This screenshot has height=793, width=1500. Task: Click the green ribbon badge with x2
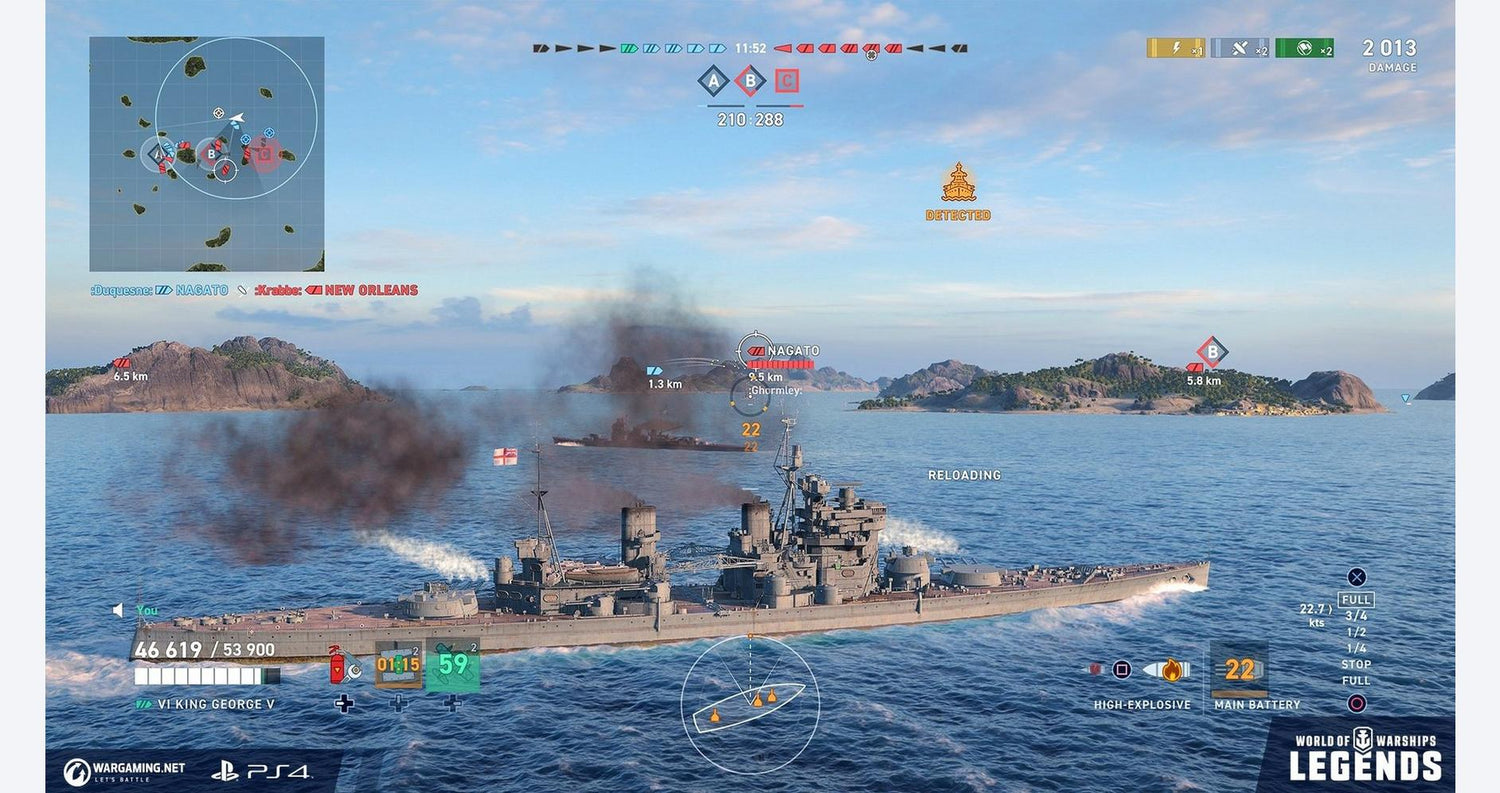pos(1304,48)
